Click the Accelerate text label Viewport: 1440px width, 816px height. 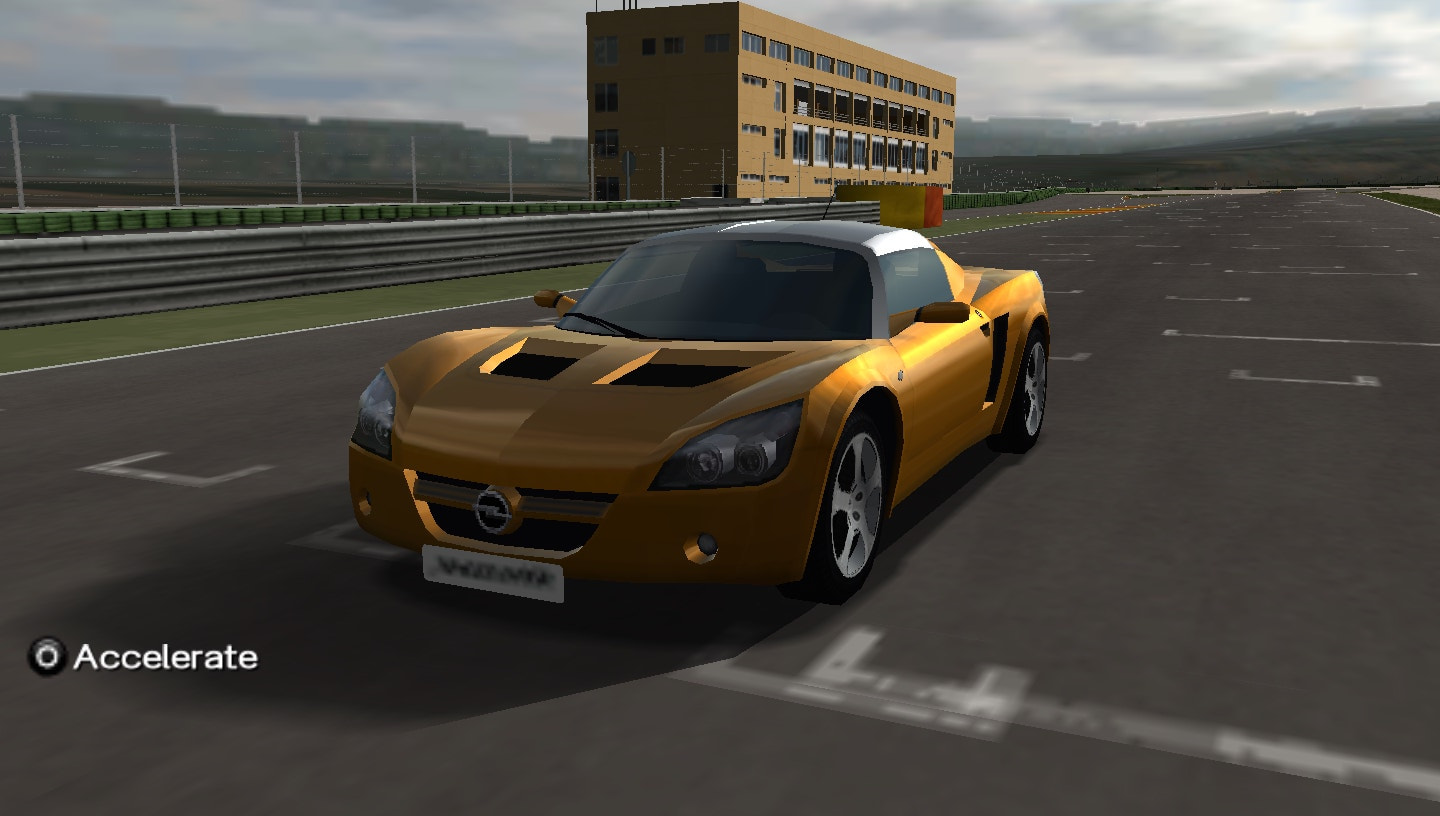[163, 658]
